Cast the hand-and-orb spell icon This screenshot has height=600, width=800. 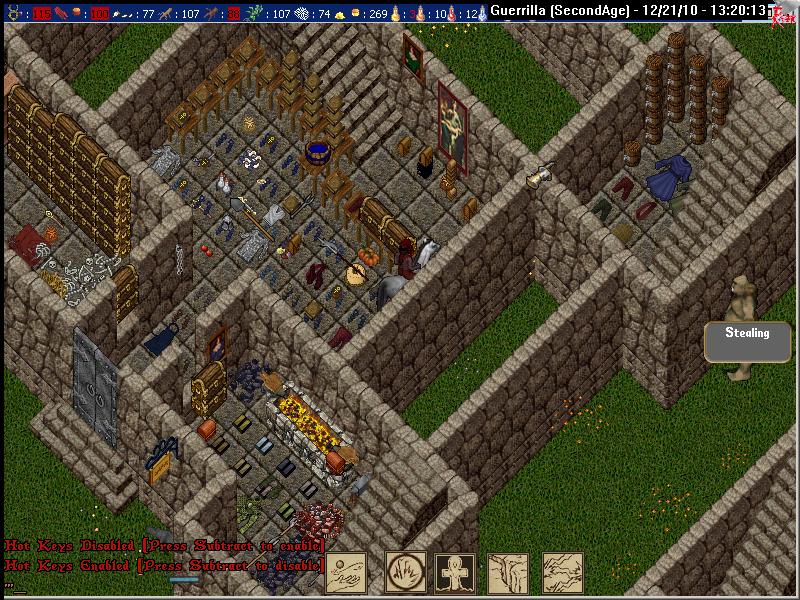(346, 573)
